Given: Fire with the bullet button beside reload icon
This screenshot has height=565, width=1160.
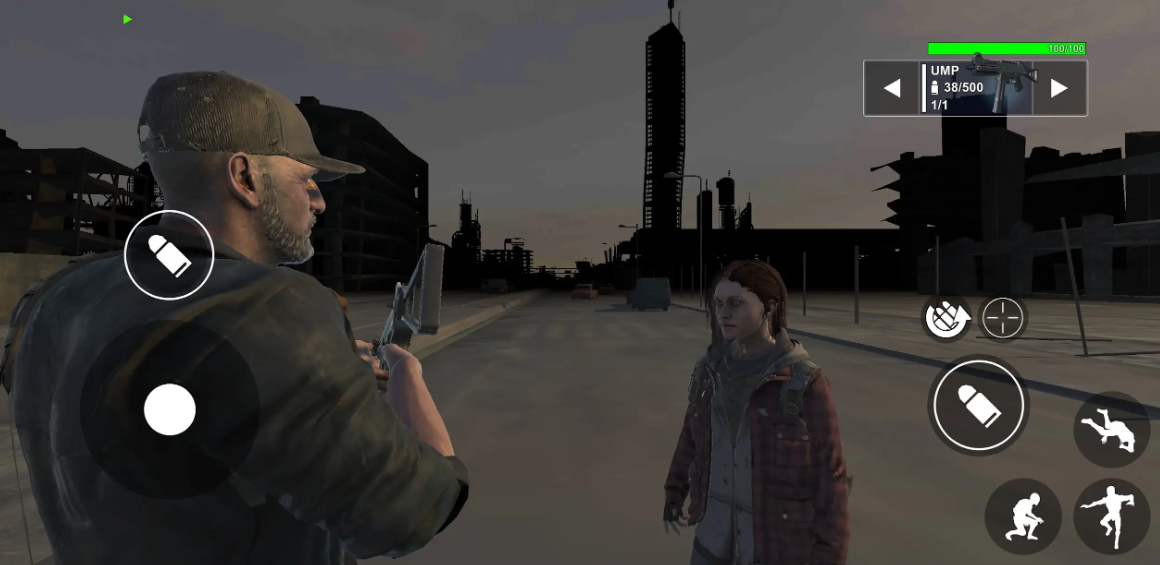Looking at the screenshot, I should 979,406.
